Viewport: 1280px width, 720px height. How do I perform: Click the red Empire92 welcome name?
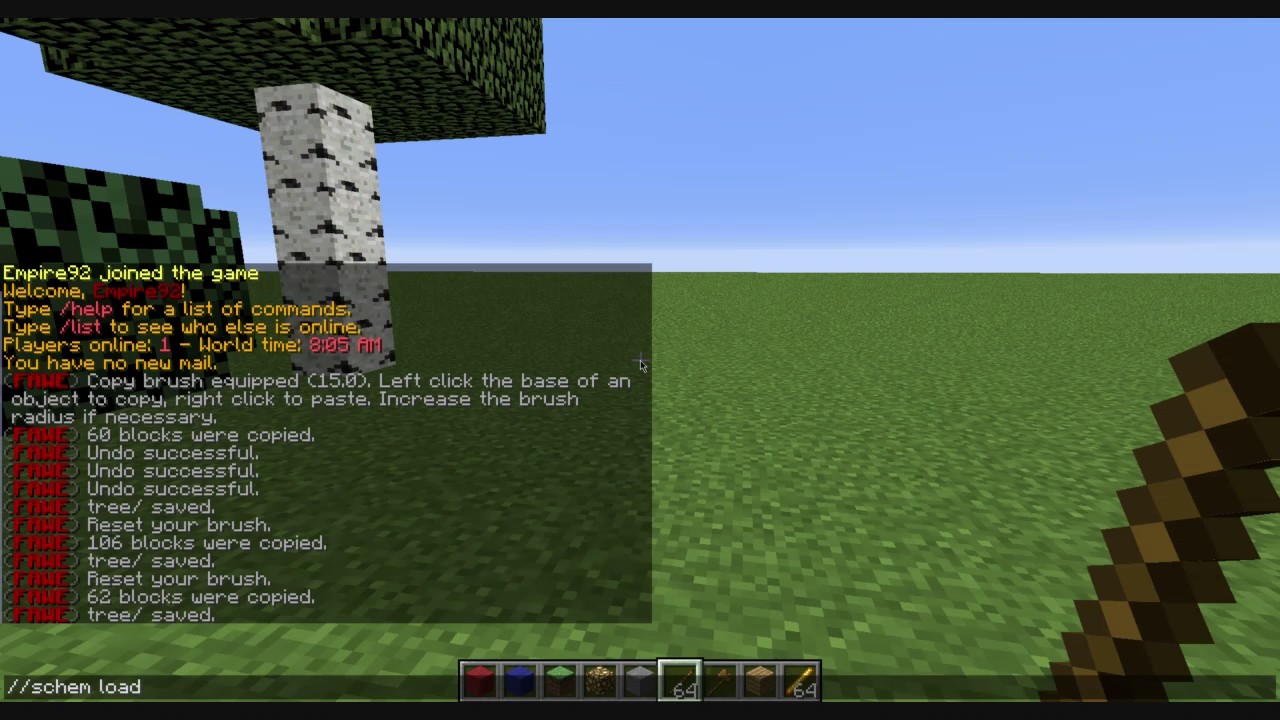137,291
